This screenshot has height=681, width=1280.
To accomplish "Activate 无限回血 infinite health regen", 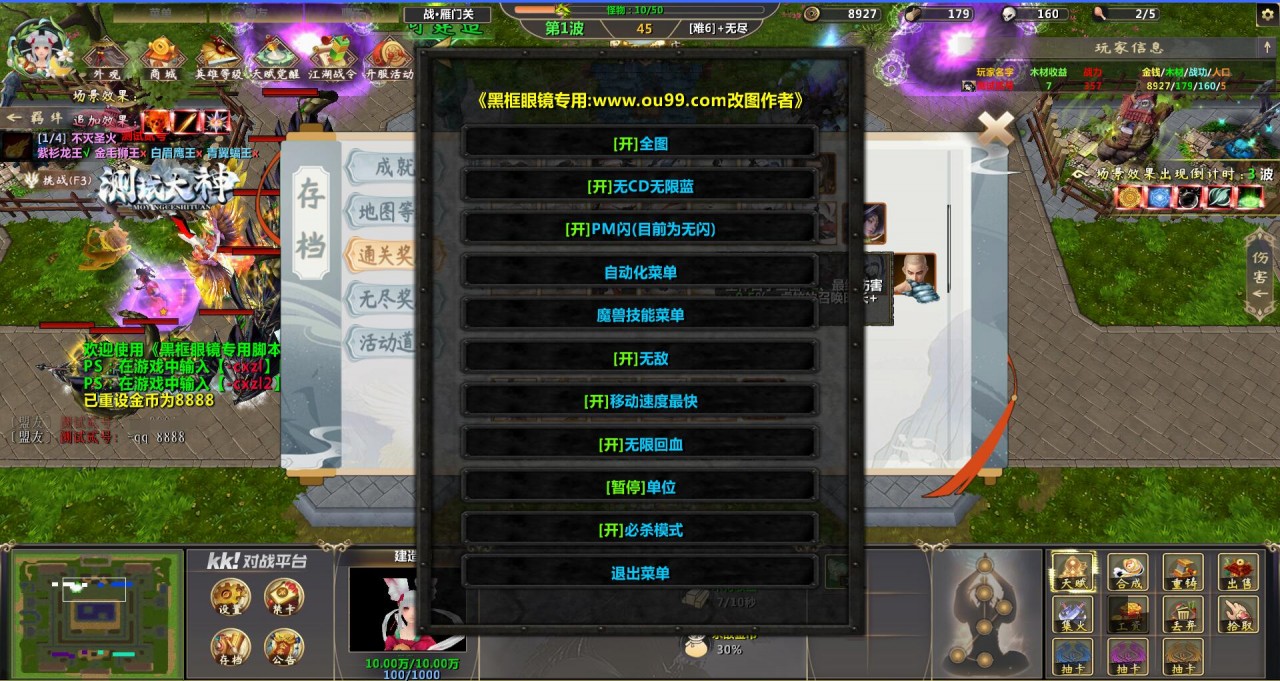I will [640, 444].
